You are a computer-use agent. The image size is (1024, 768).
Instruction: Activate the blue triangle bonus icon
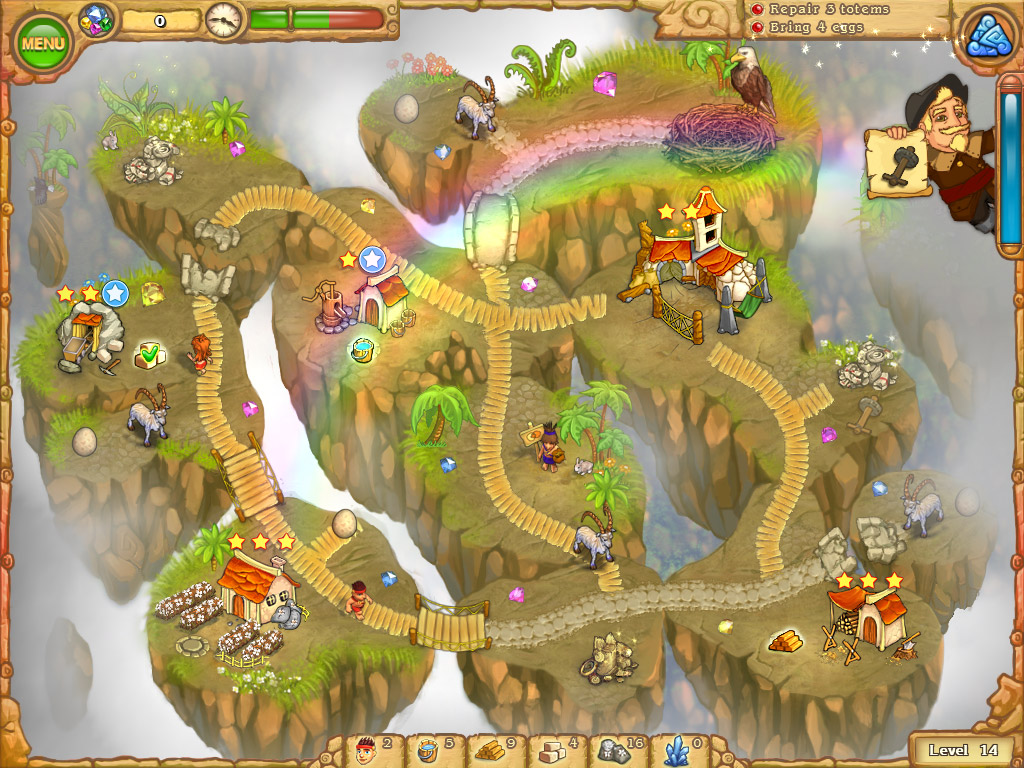(x=987, y=37)
